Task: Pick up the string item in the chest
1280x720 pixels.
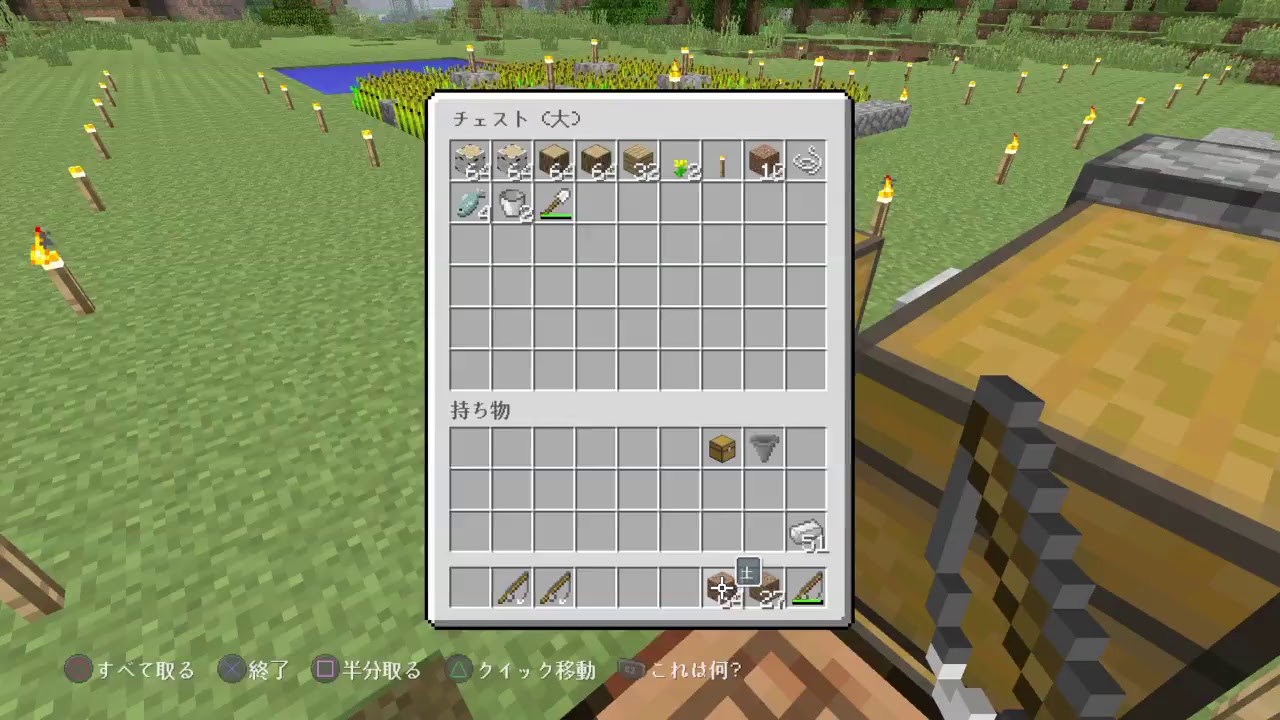Action: (805, 162)
